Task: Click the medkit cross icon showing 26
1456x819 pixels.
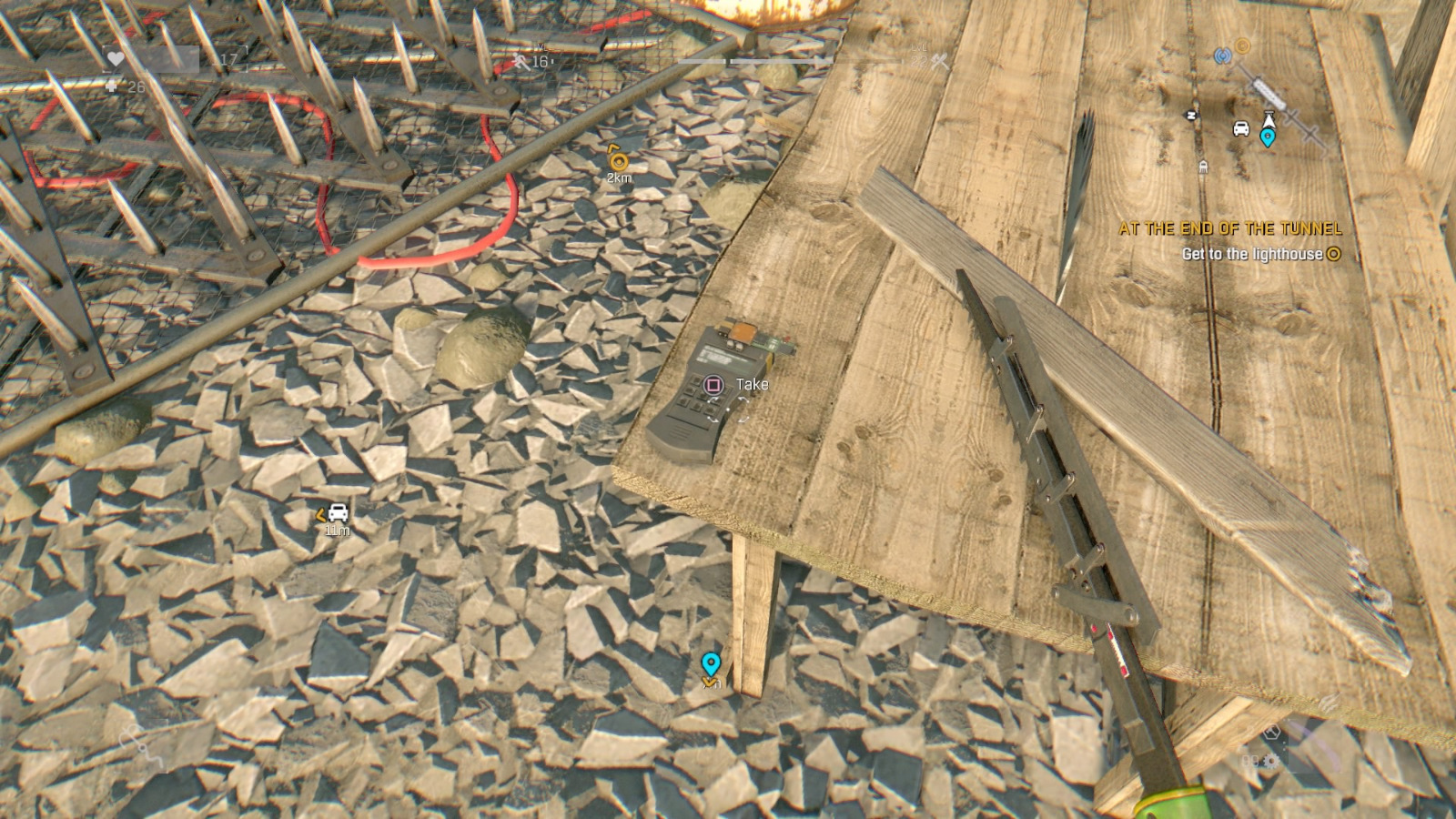Action: point(112,85)
